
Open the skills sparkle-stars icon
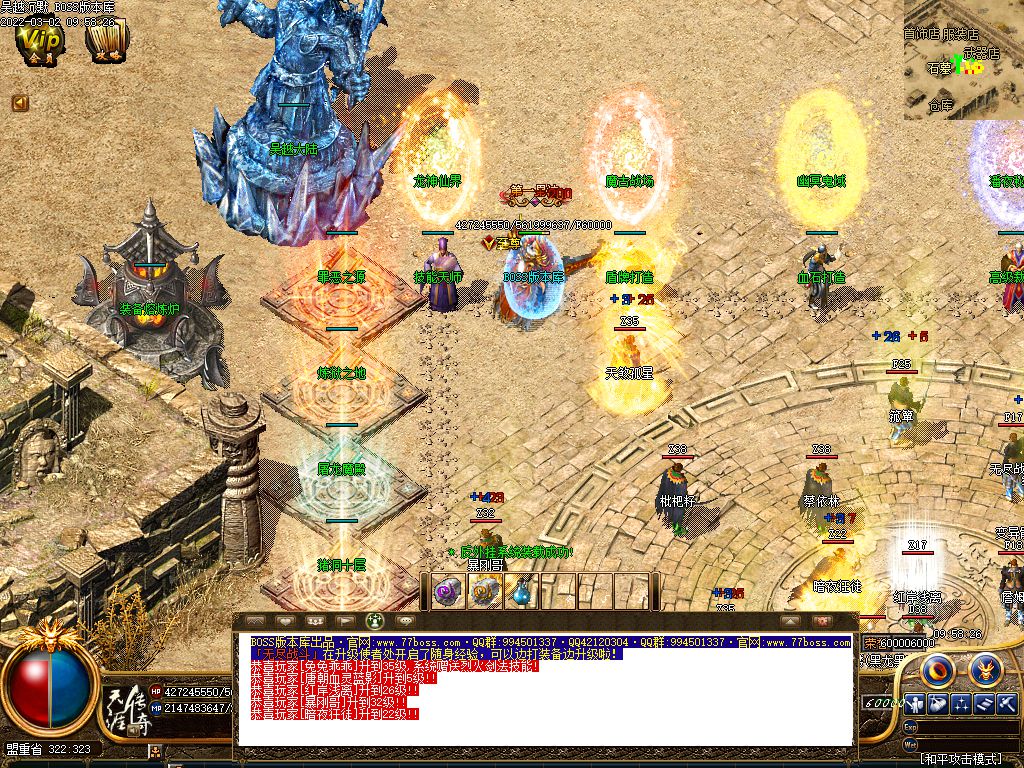click(x=962, y=705)
